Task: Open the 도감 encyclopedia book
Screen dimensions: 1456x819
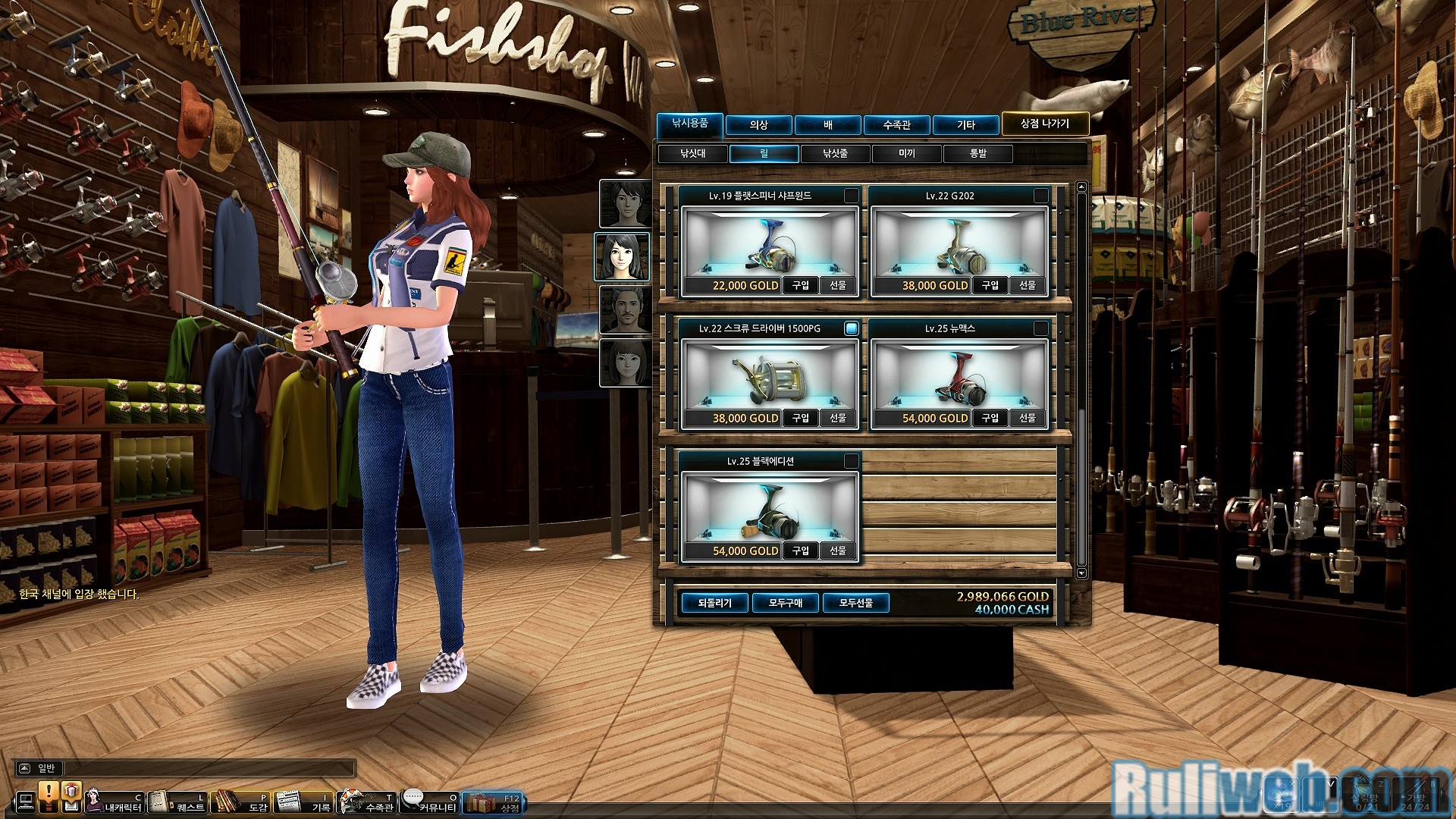Action: tap(240, 802)
